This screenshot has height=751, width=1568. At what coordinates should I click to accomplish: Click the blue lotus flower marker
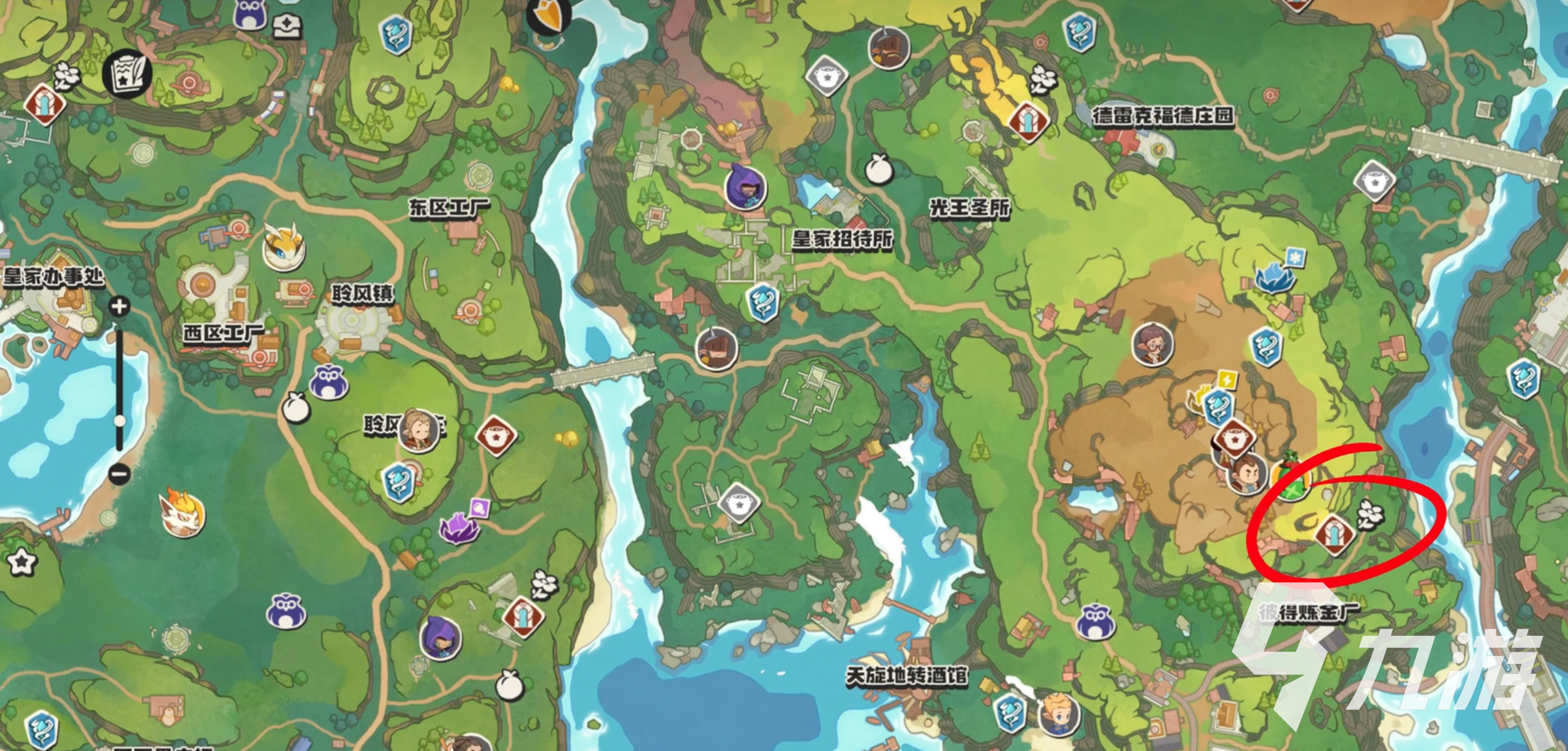point(1274,278)
